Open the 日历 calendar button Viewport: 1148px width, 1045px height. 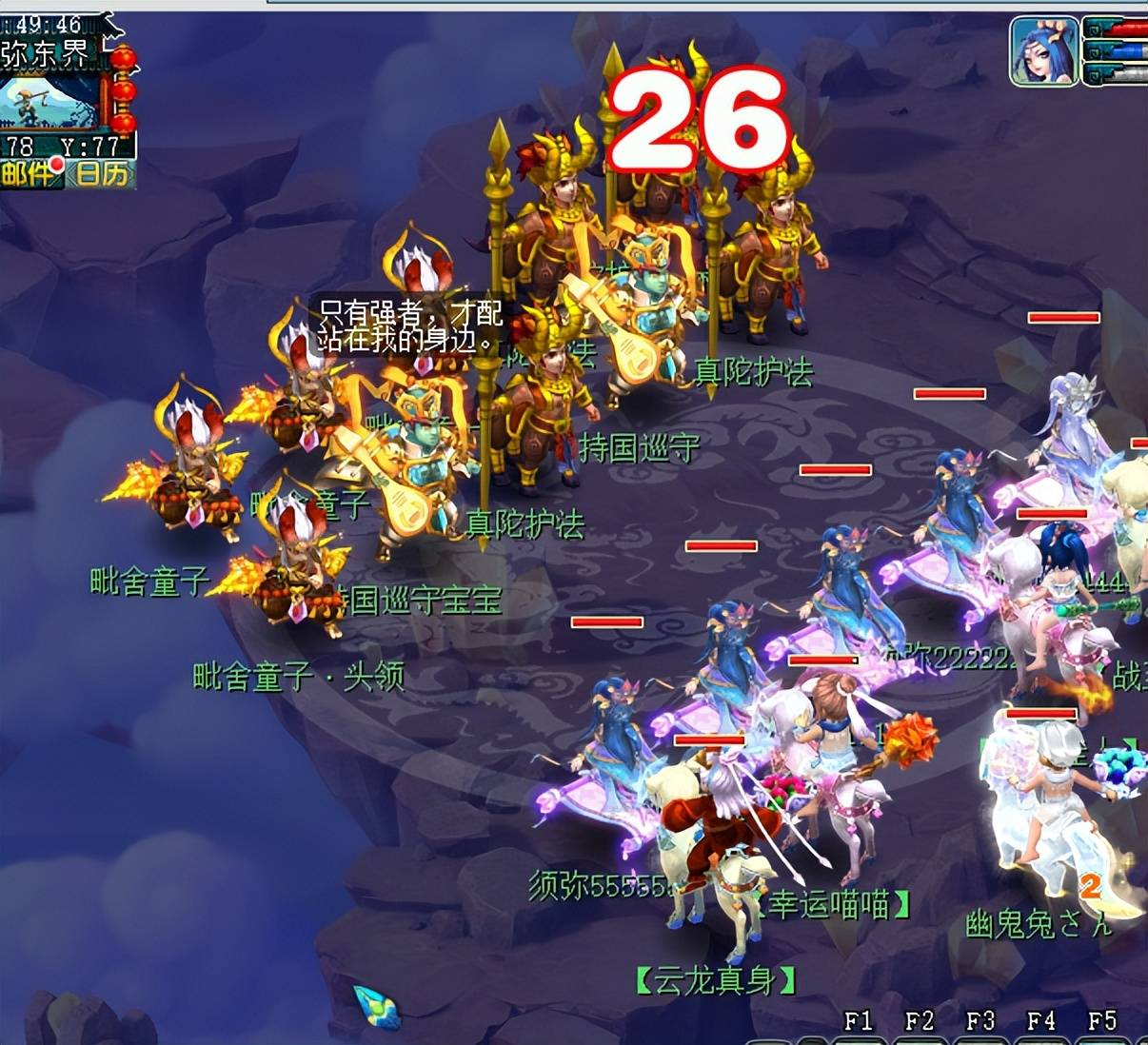click(101, 173)
